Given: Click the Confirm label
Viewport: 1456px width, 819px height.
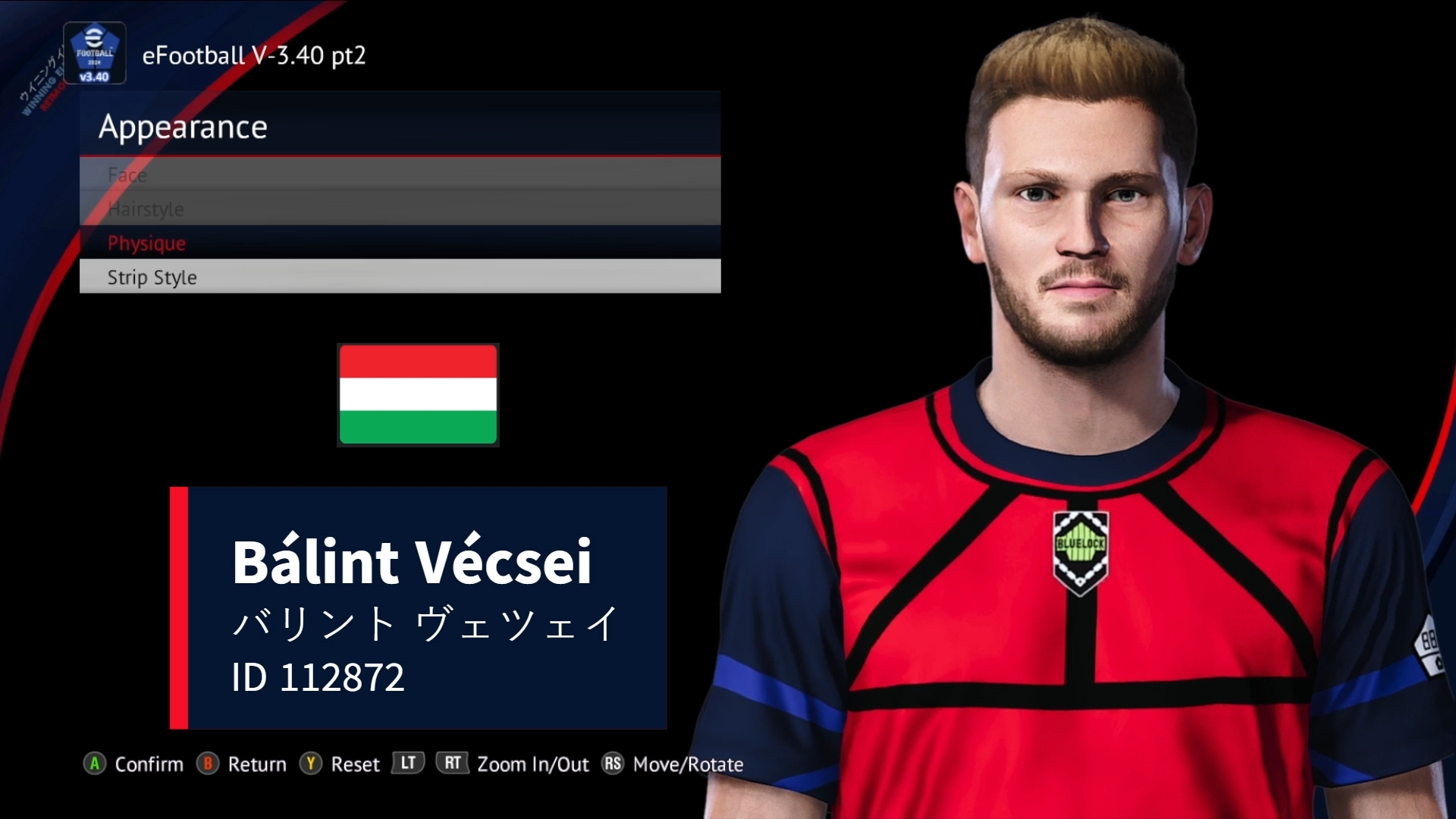Looking at the screenshot, I should [149, 764].
